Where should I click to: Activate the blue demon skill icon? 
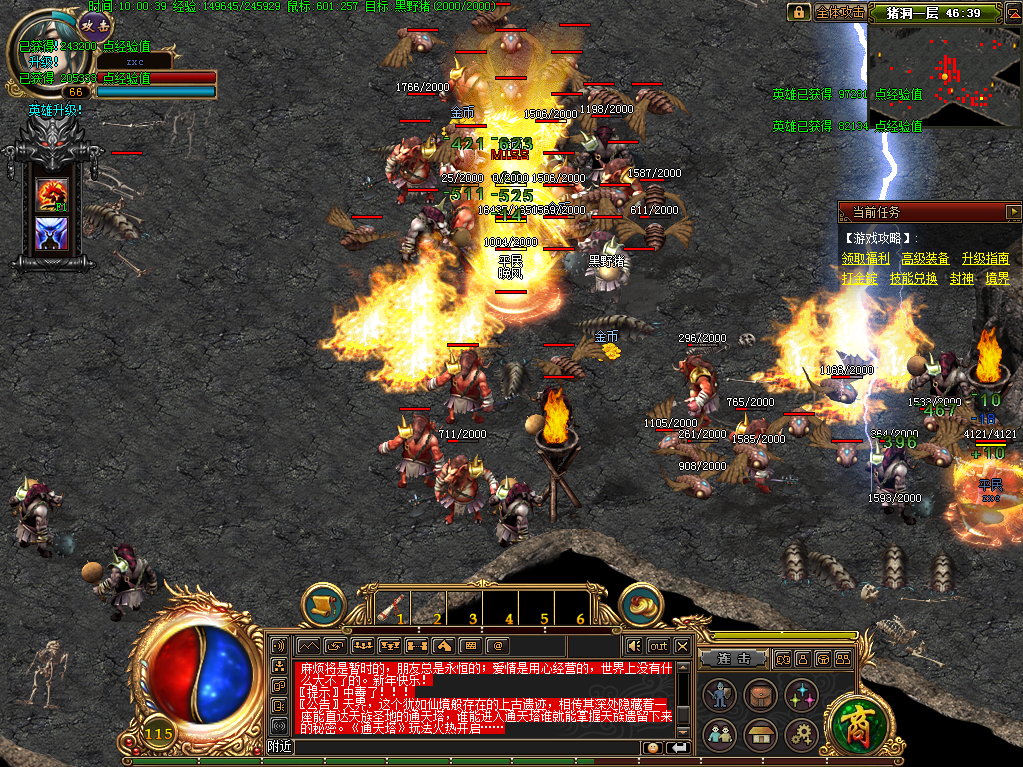tap(51, 234)
